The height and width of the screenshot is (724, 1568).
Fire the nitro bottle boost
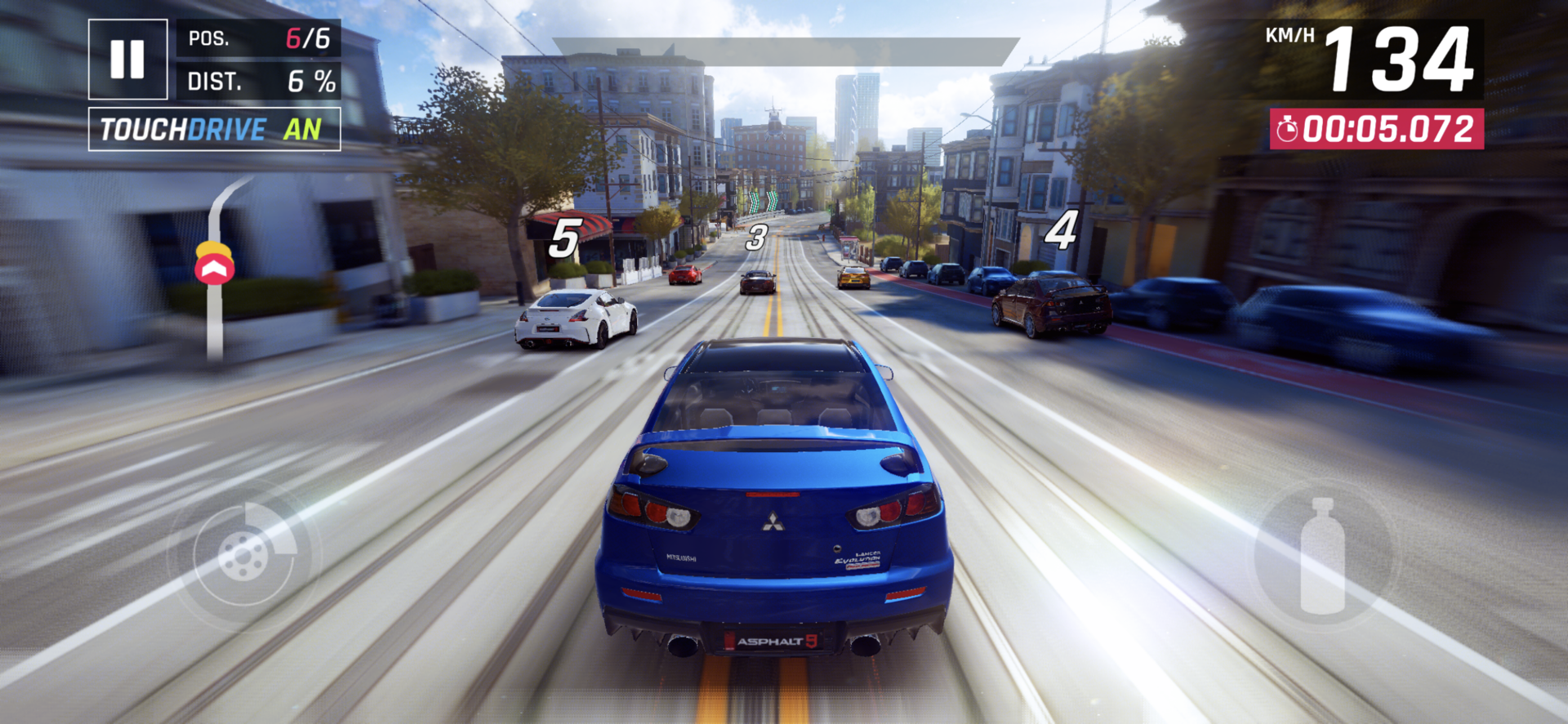pyautogui.click(x=1322, y=557)
